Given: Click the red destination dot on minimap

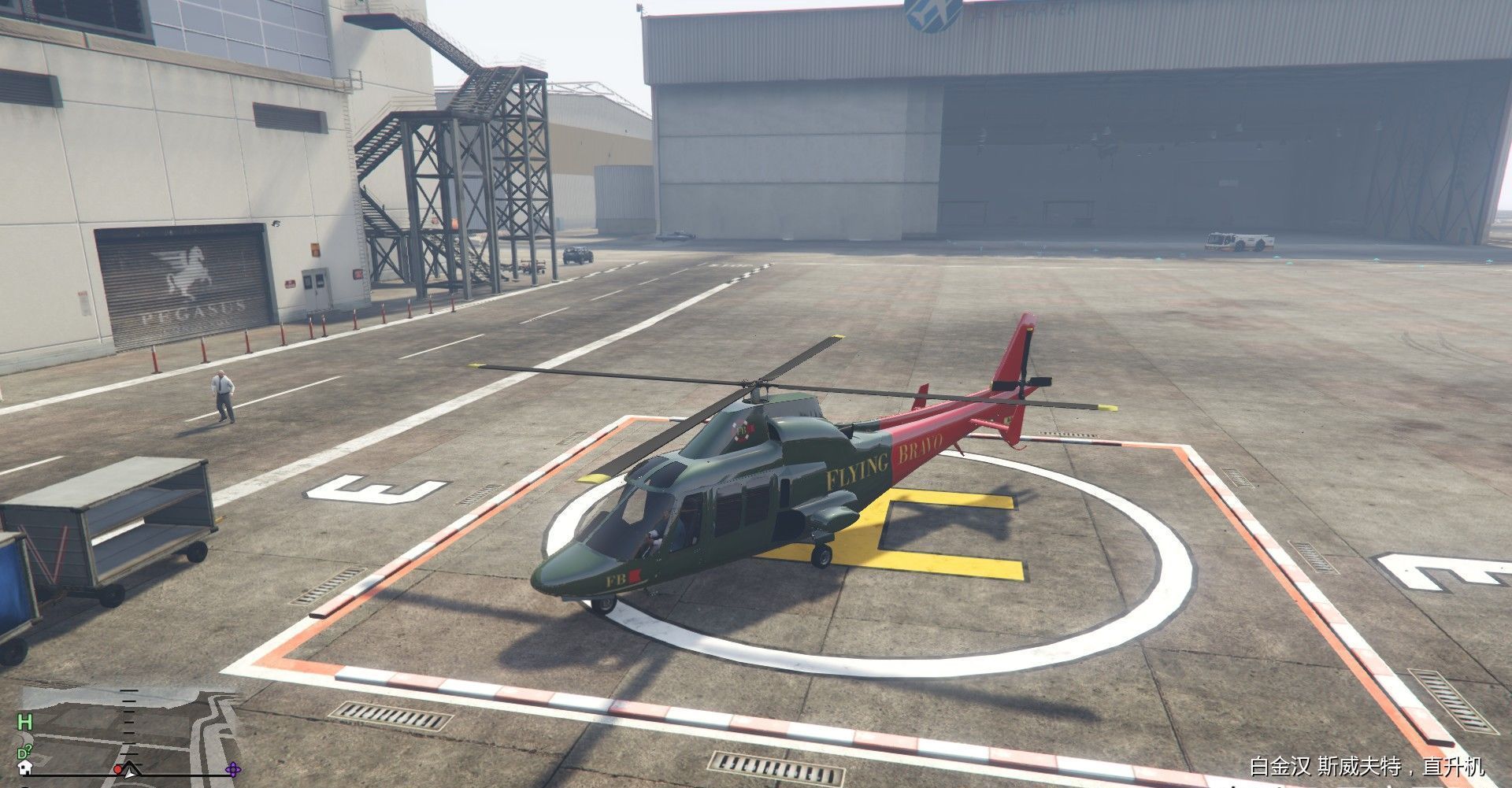Looking at the screenshot, I should pos(118,771).
